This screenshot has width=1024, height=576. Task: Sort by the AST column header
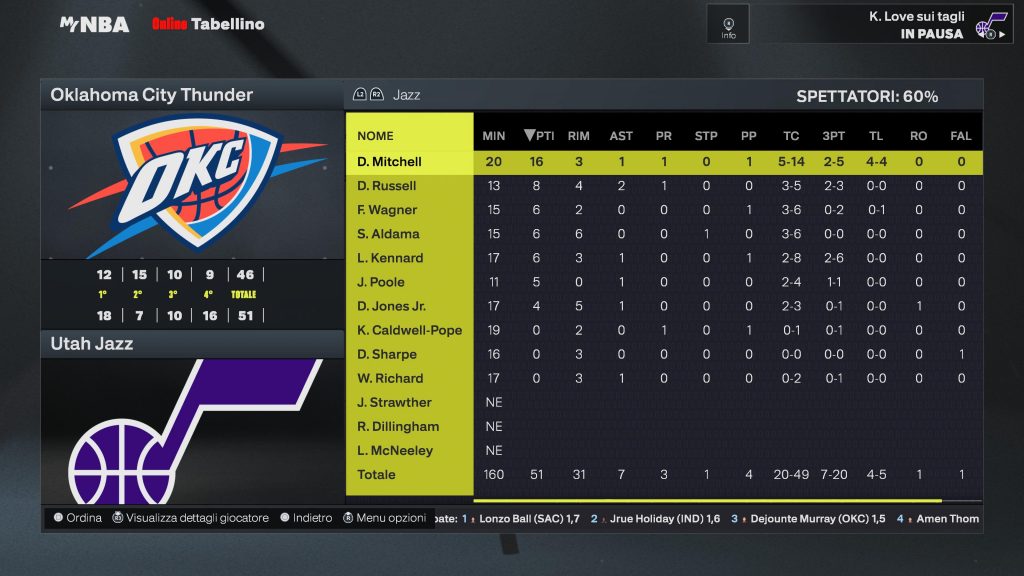point(621,136)
